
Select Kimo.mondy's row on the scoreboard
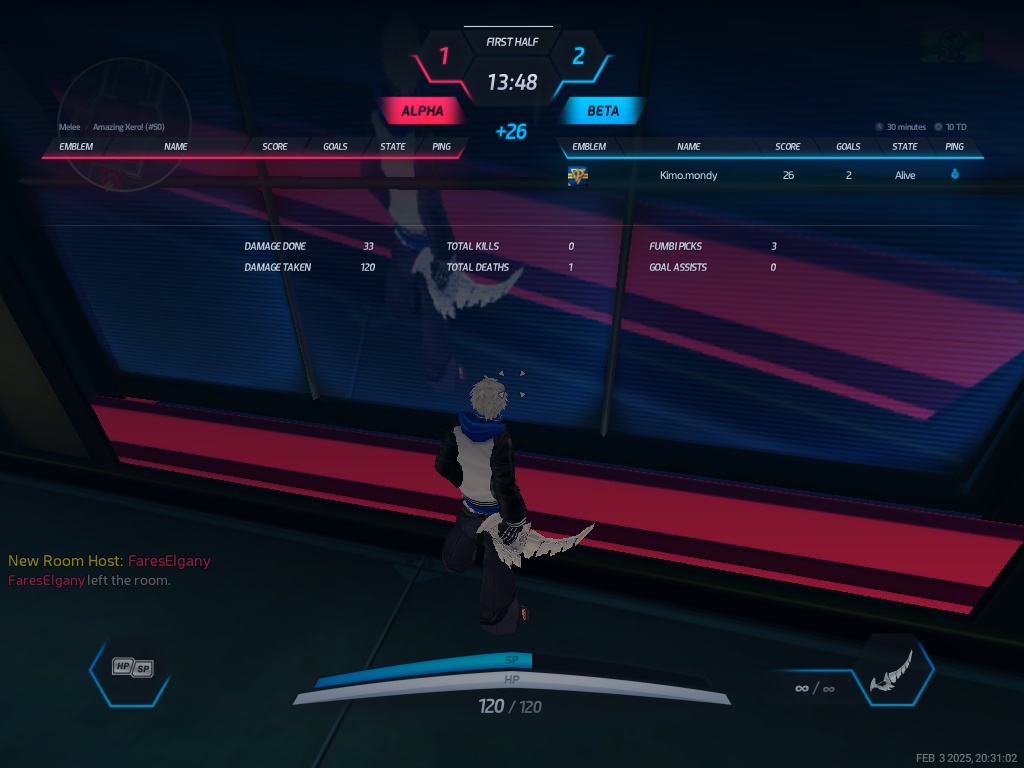(770, 176)
